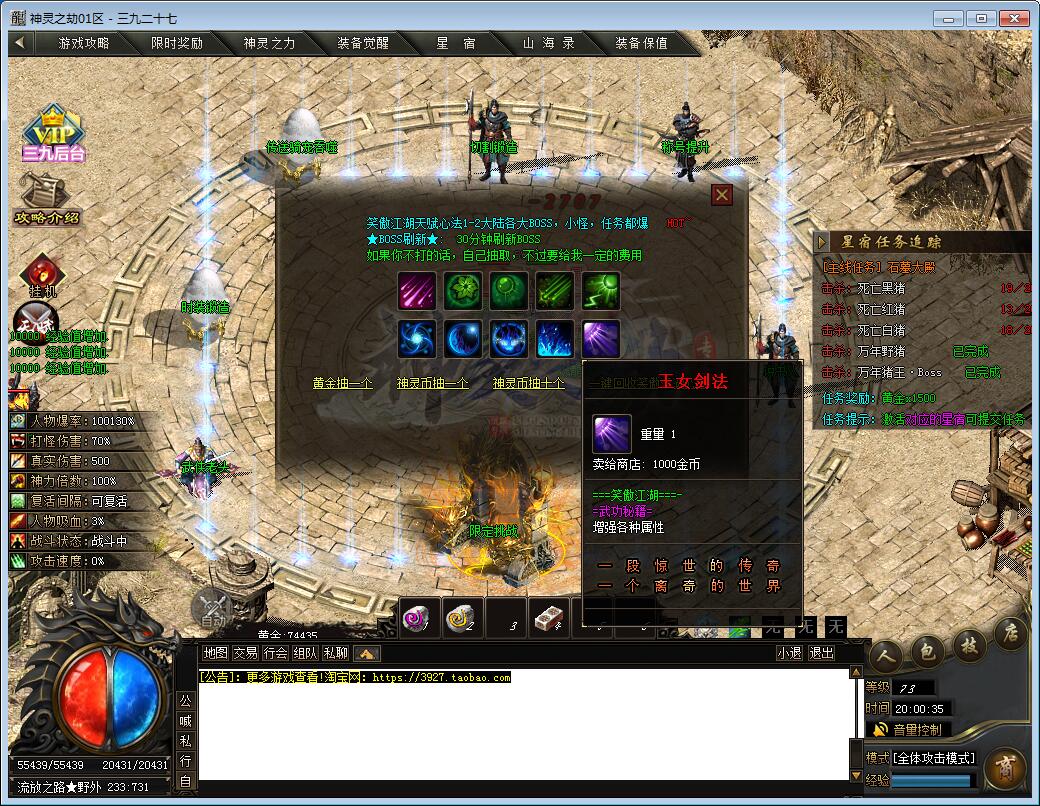This screenshot has width=1040, height=806.
Task: Select 神灵币抽一个 draw link
Action: 432,383
